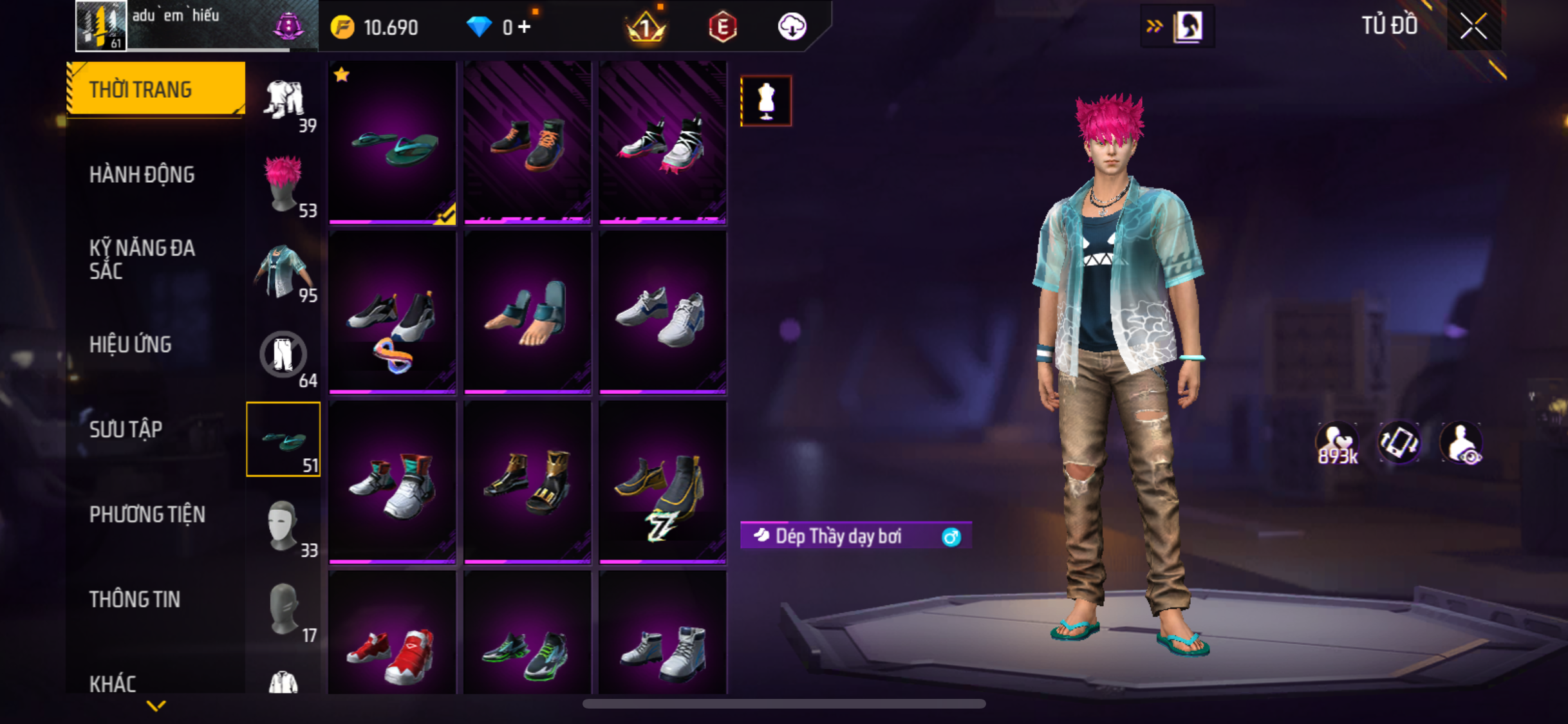Open the pants category icon
1568x724 pixels.
coord(283,355)
